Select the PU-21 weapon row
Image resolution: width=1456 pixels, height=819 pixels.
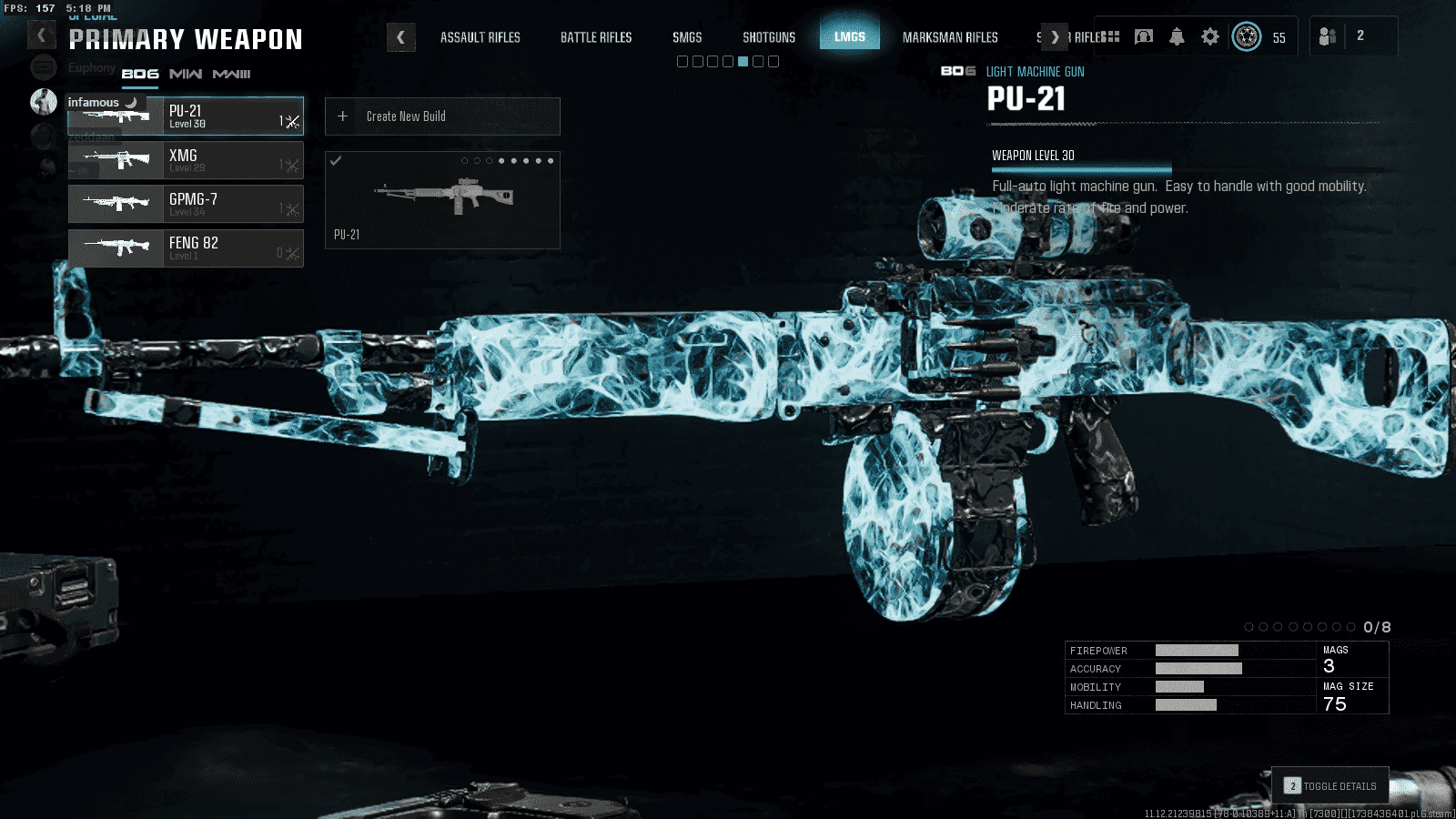[186, 116]
